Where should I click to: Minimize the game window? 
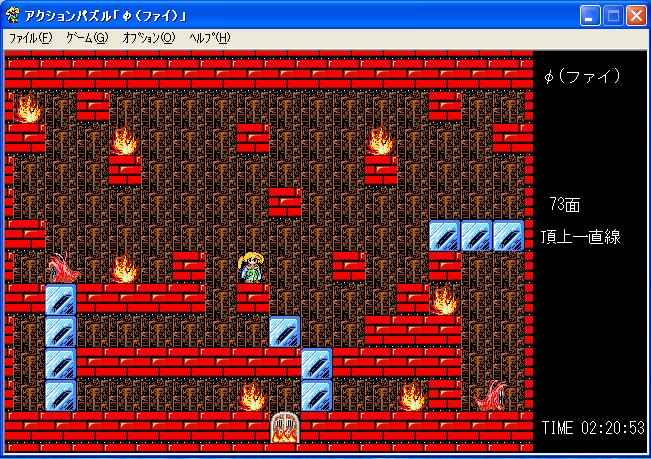(590, 14)
